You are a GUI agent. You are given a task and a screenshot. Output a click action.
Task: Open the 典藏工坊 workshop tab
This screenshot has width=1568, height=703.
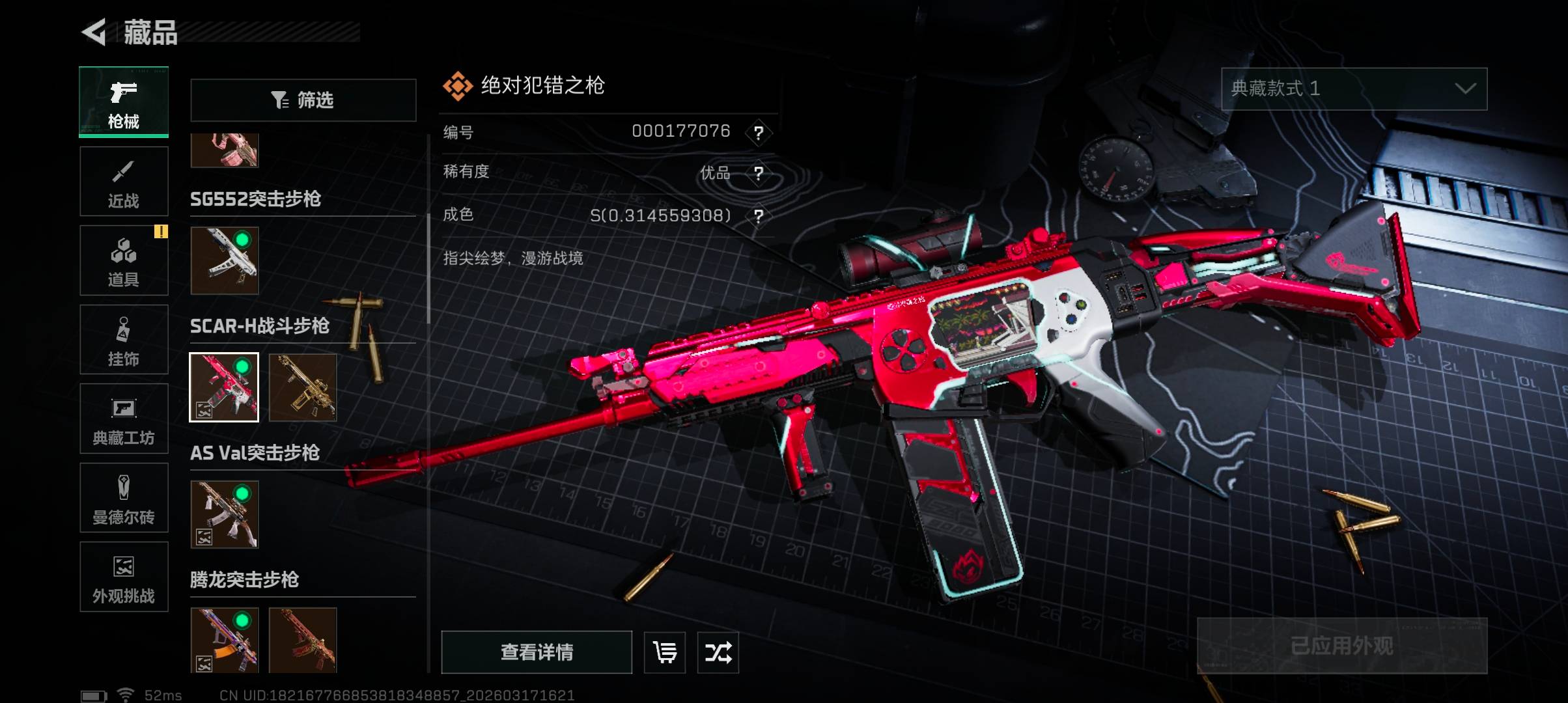pos(124,419)
